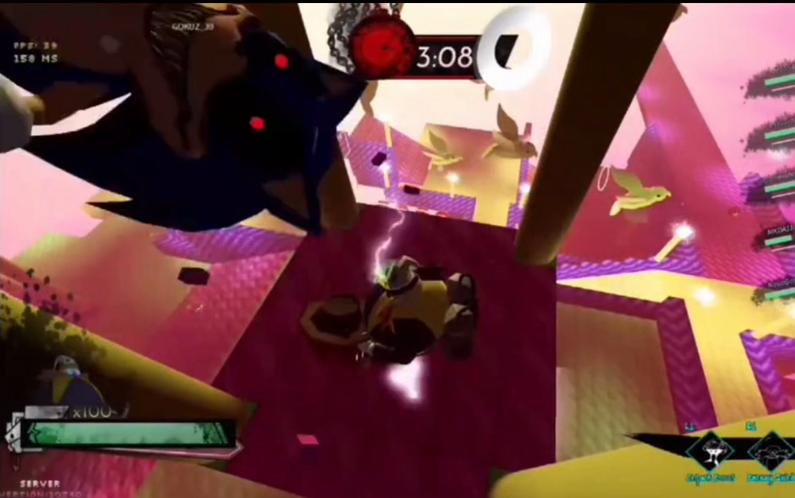Image resolution: width=795 pixels, height=498 pixels.
Task: Select the red killer emblem beside the timer
Action: [381, 51]
